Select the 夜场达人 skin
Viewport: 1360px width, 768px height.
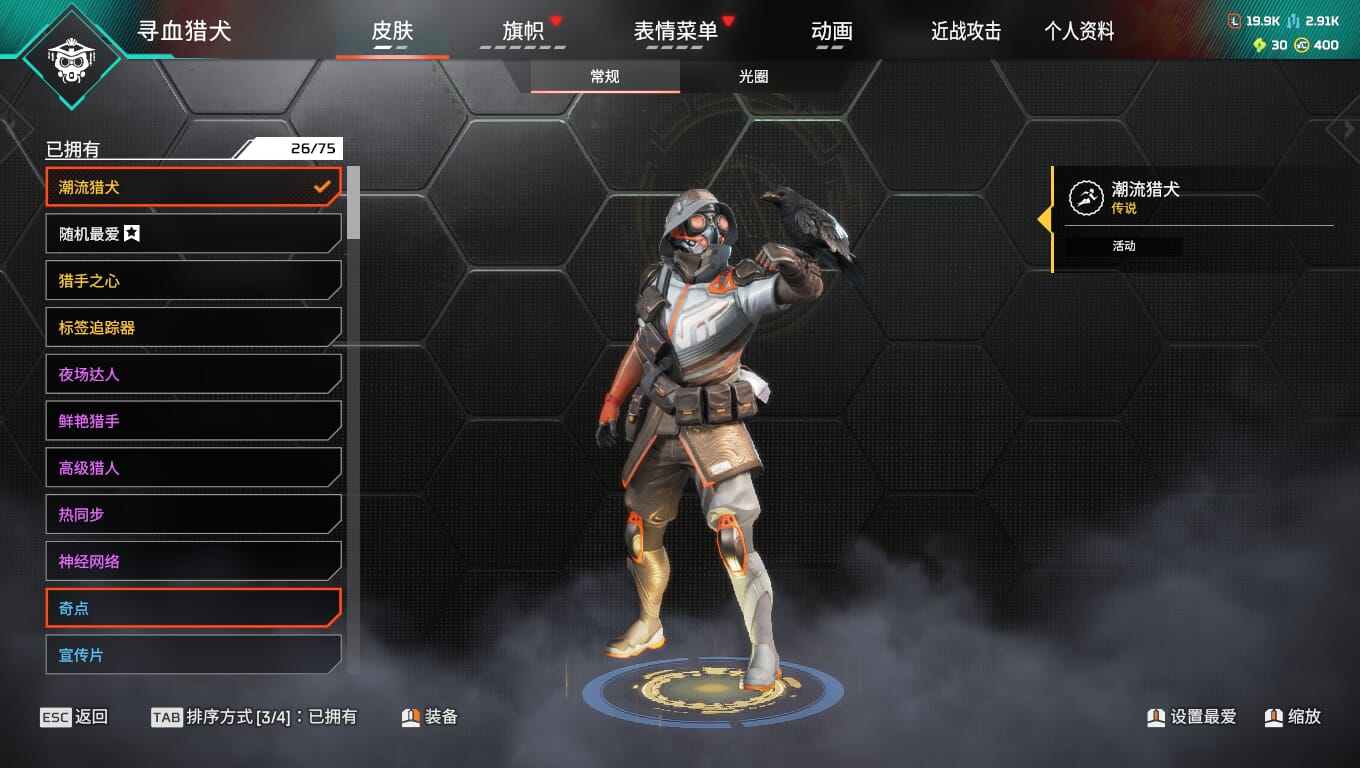tap(193, 375)
